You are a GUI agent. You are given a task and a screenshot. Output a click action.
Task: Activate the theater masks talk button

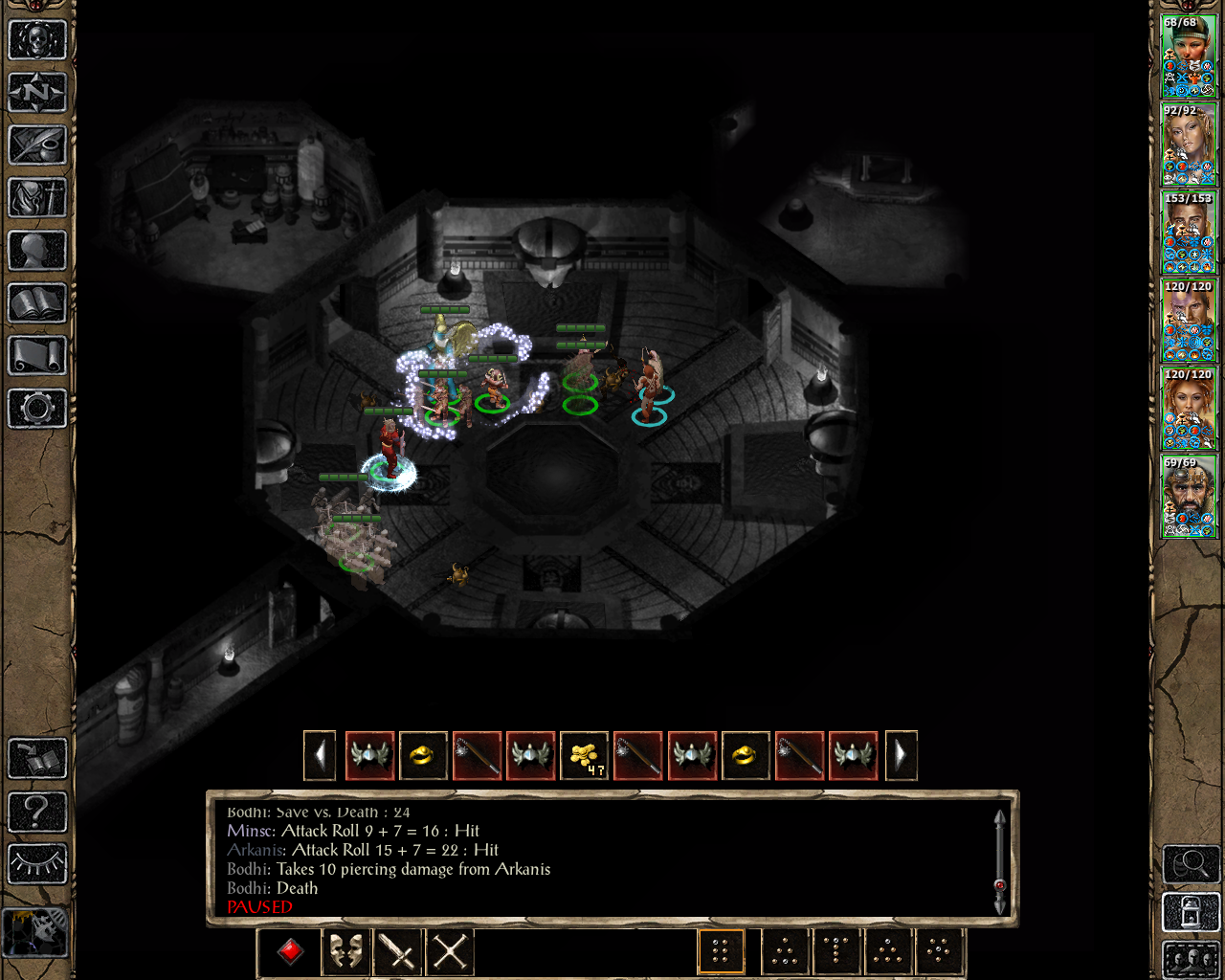(x=345, y=952)
